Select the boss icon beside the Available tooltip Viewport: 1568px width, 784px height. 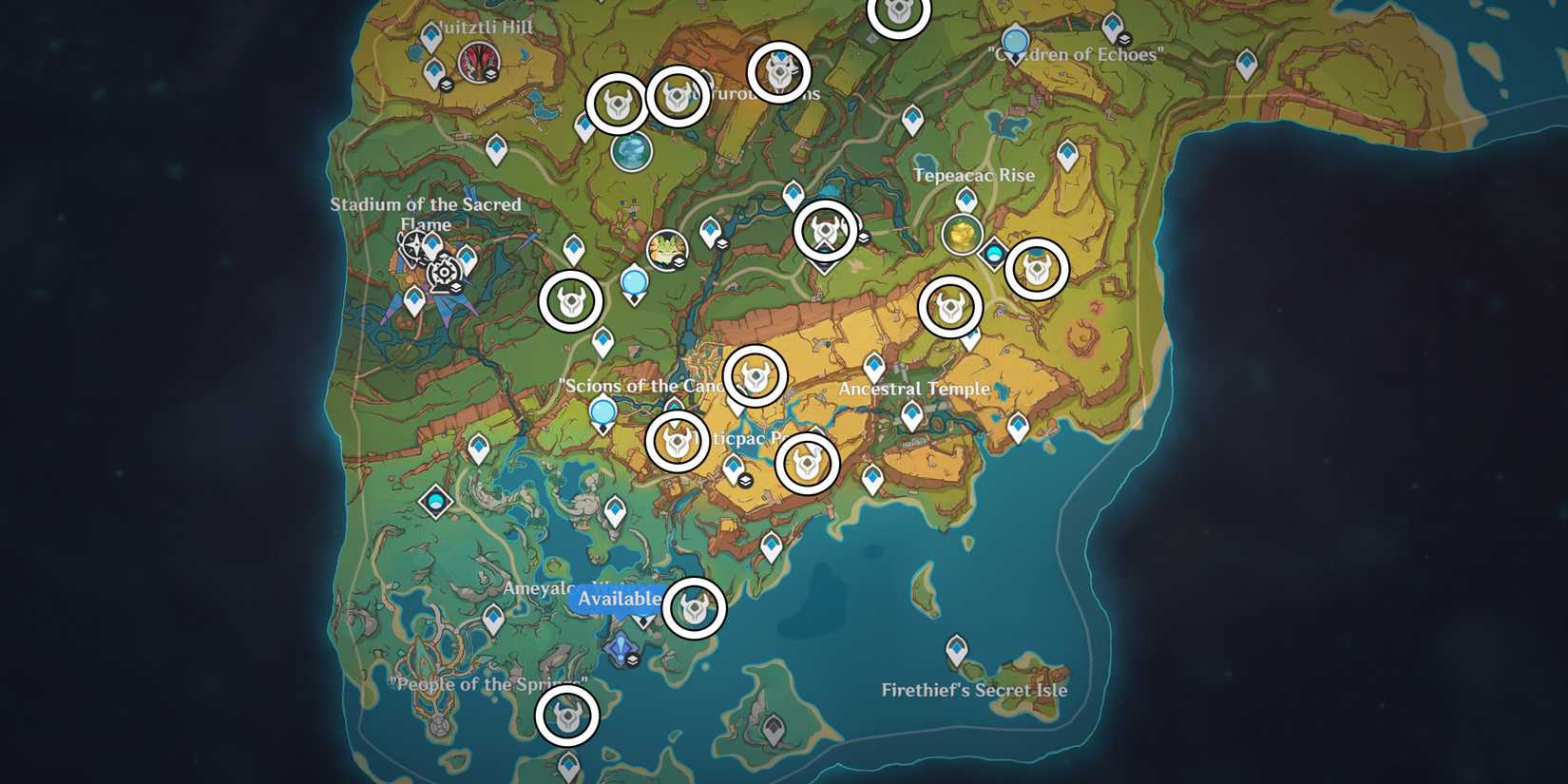pos(697,609)
